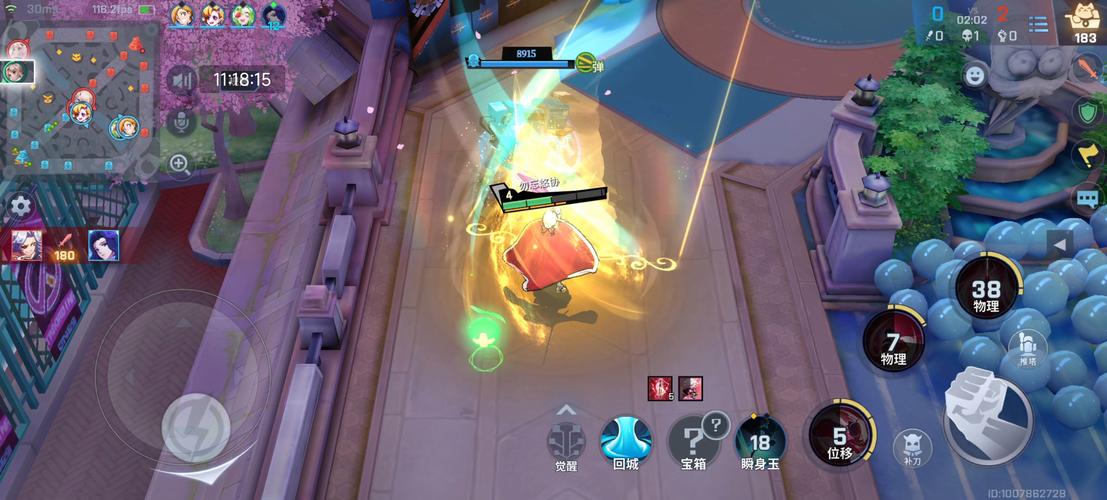Select the 补刀 last-hit button
1107x500 pixels.
tap(911, 446)
